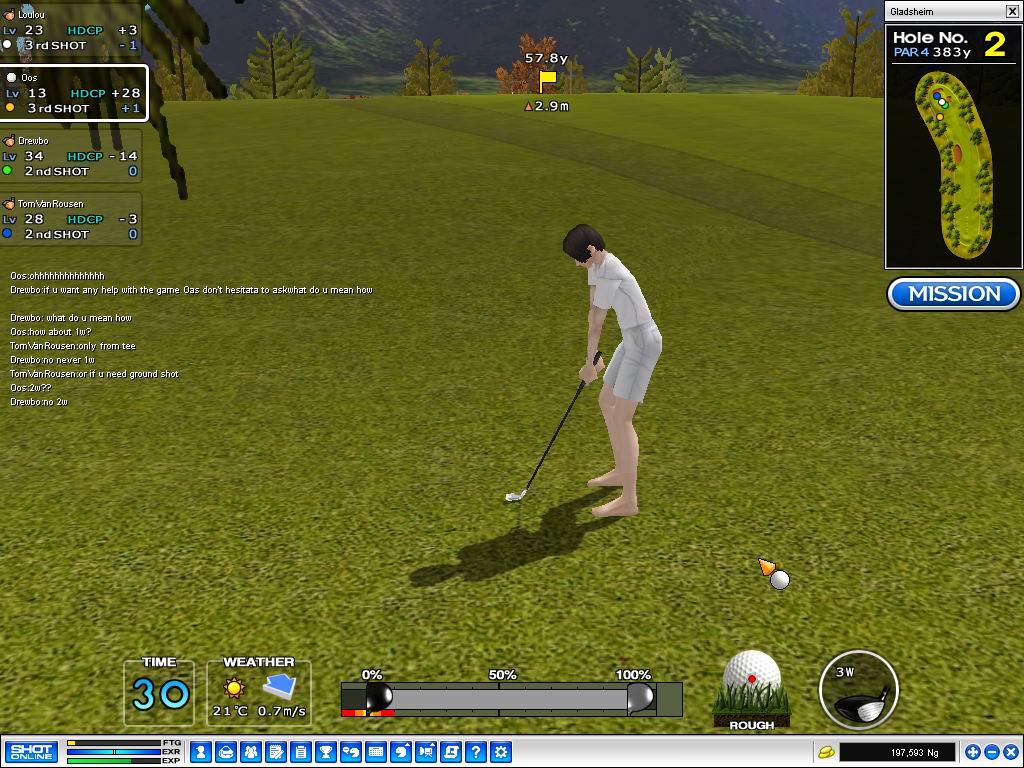
Task: Open the MISSION panel
Action: click(953, 294)
